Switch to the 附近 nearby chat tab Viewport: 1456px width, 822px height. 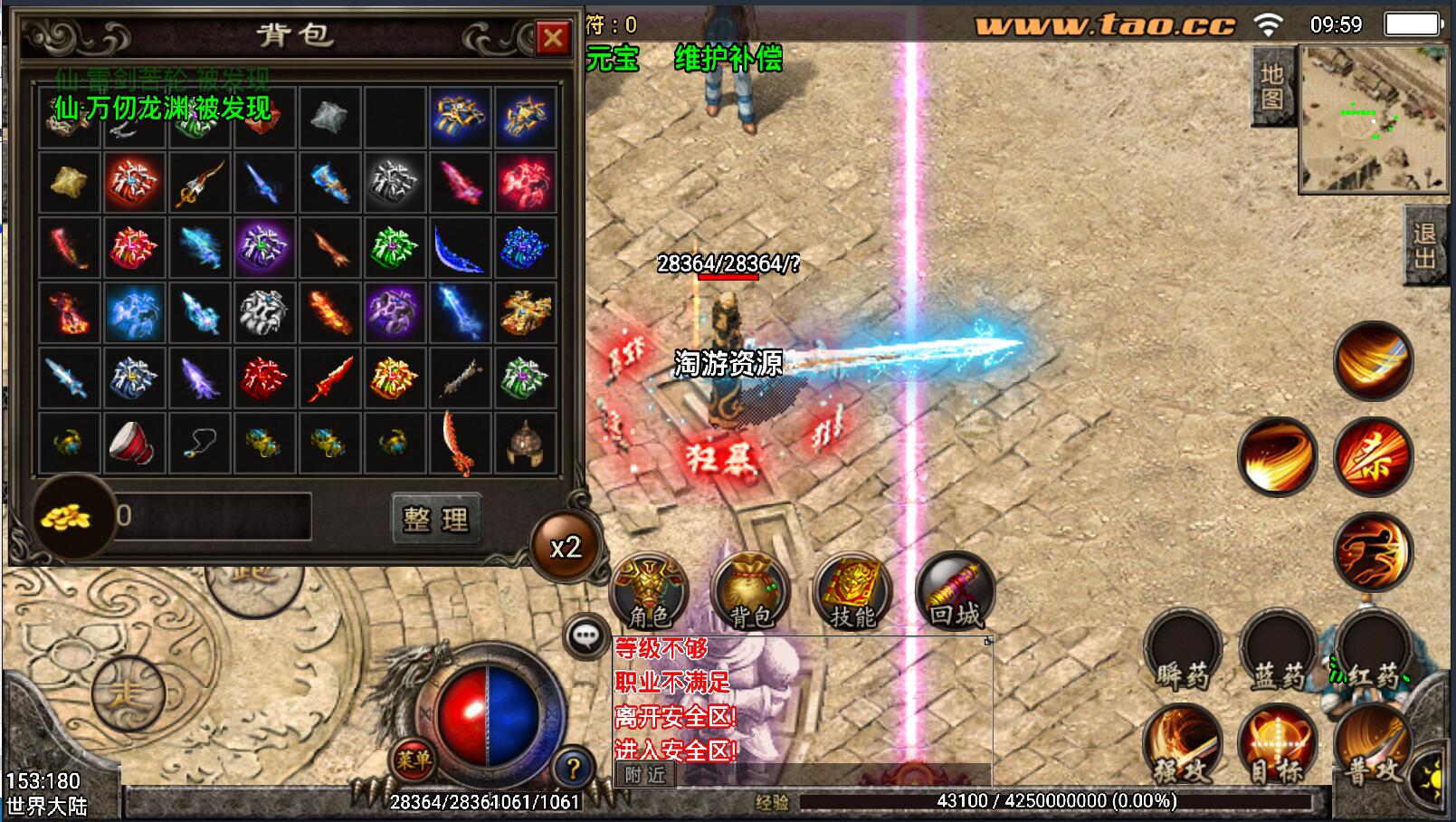(644, 775)
